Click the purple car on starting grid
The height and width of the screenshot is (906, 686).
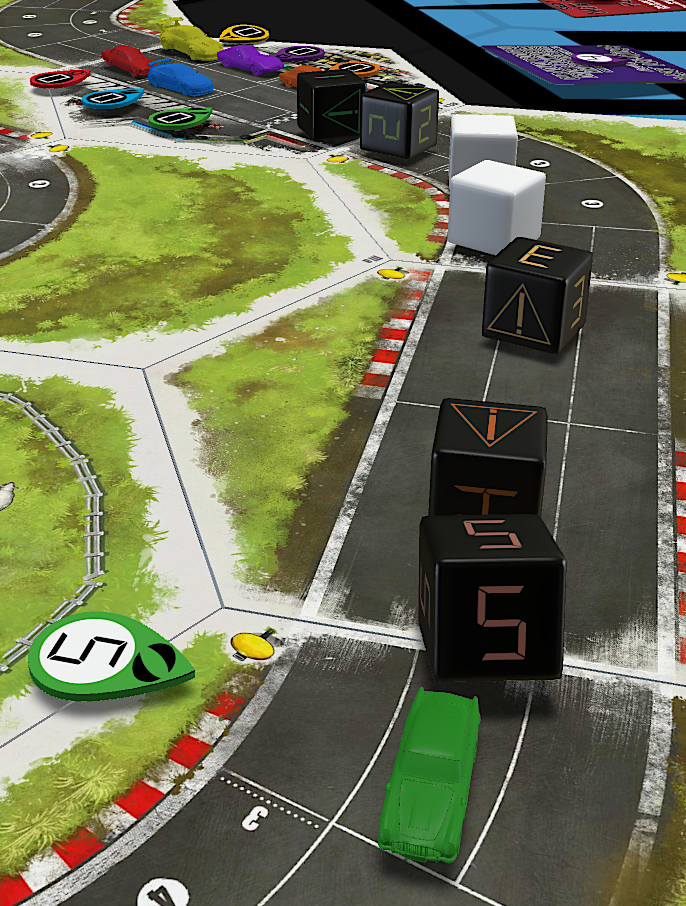coord(250,58)
